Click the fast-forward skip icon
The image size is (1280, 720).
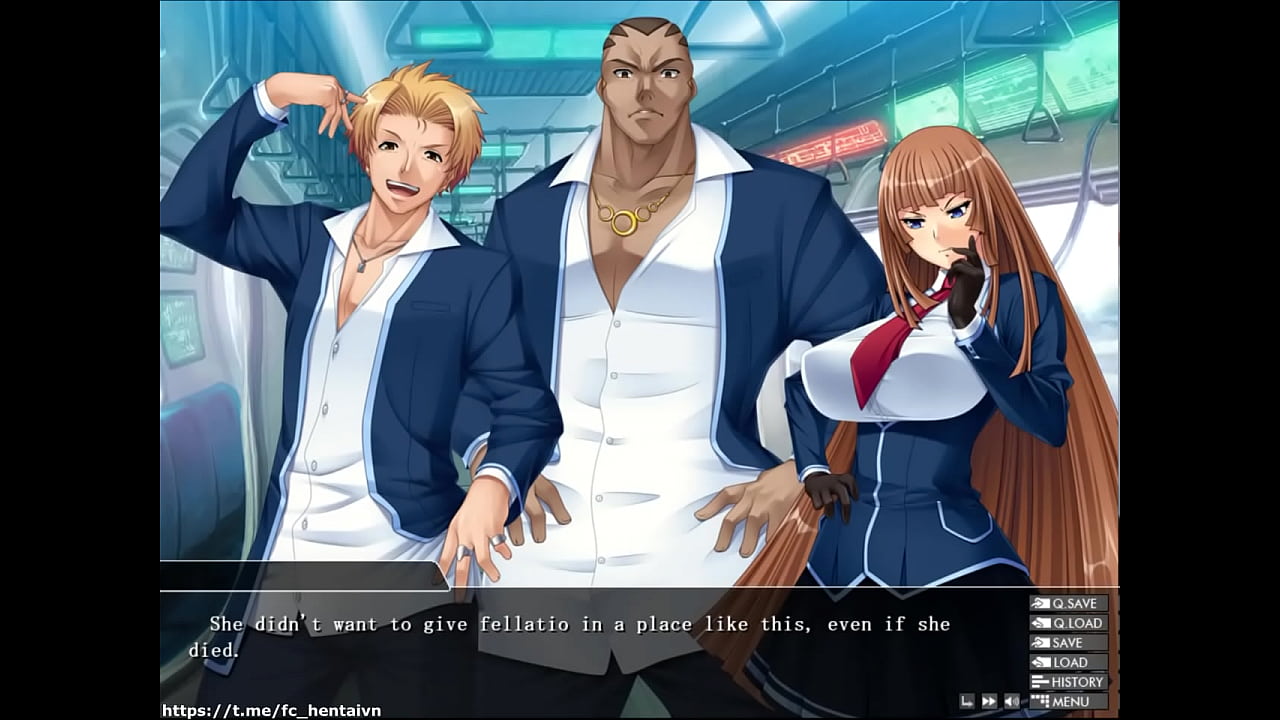988,701
